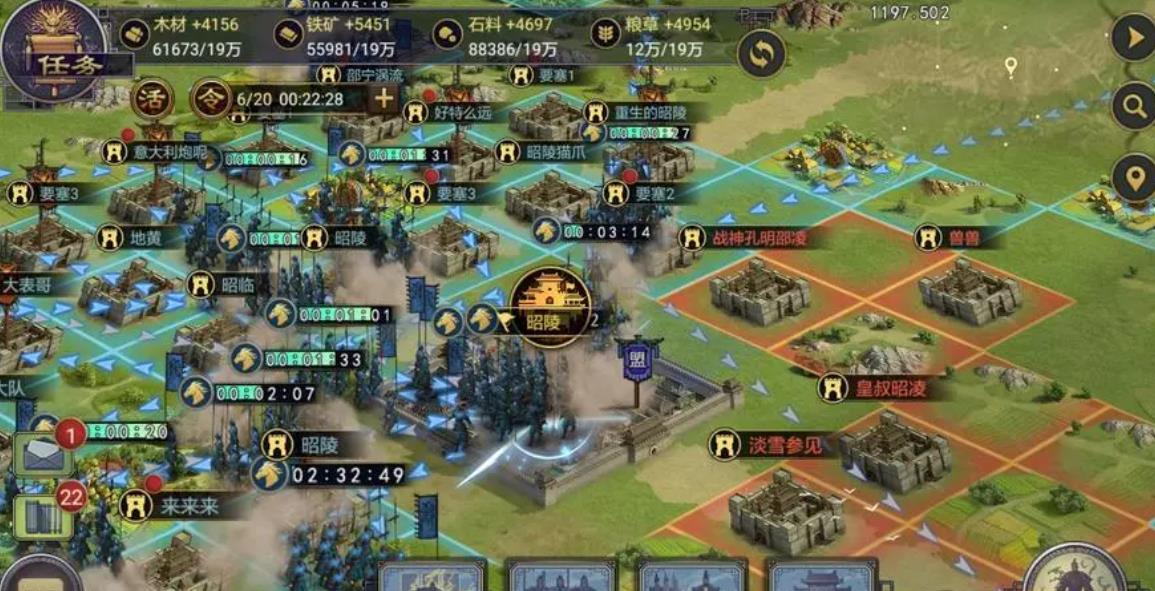Open the location pin bookmarks

[1133, 179]
